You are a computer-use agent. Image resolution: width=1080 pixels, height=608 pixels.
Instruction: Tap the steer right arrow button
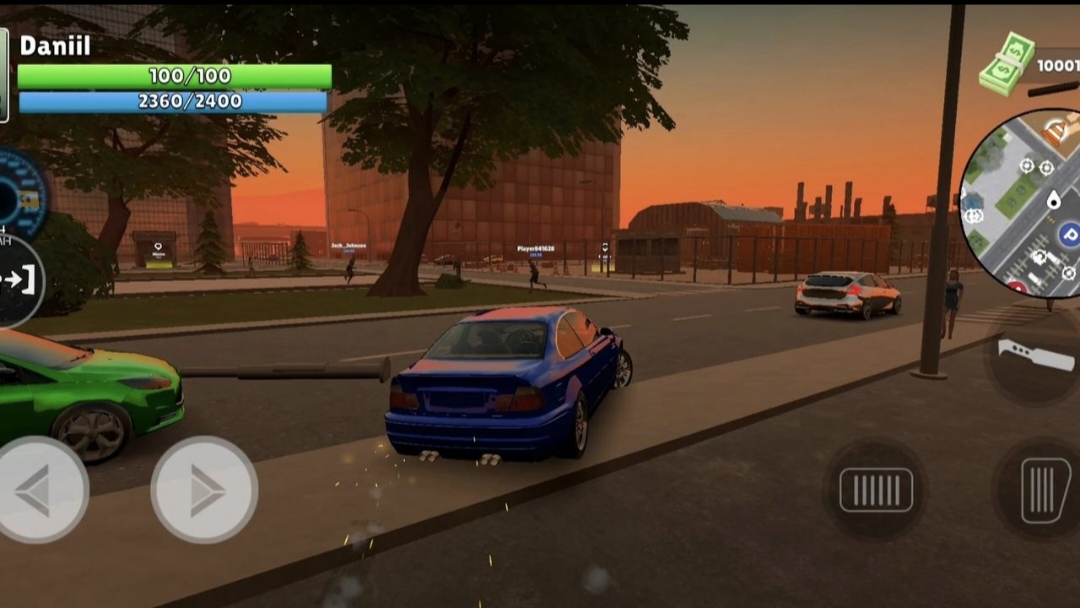pyautogui.click(x=204, y=490)
